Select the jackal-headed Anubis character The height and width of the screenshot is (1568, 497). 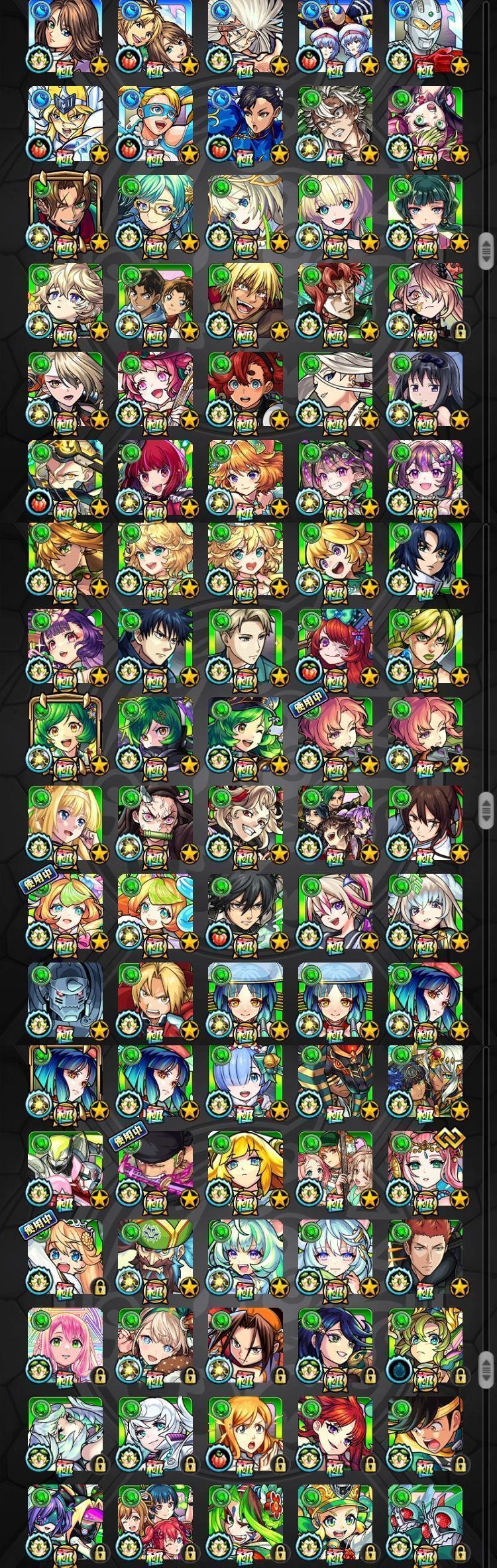(335, 1087)
